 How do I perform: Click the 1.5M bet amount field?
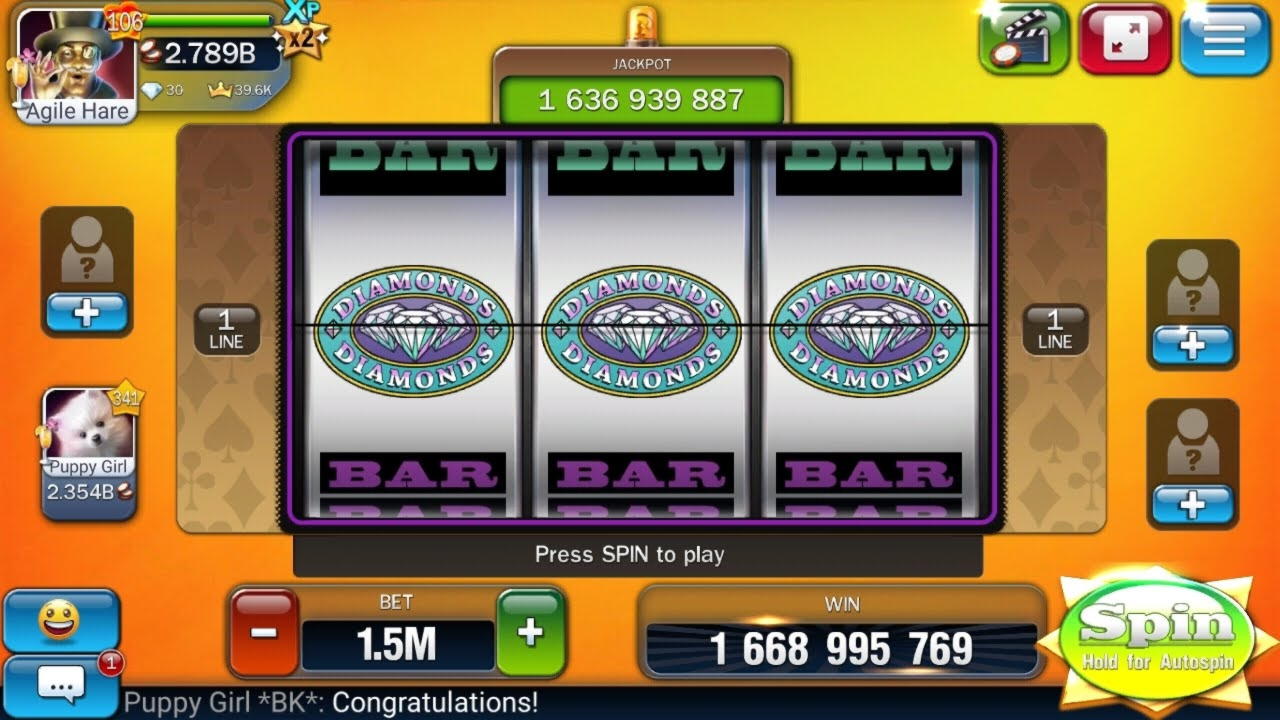pos(397,644)
